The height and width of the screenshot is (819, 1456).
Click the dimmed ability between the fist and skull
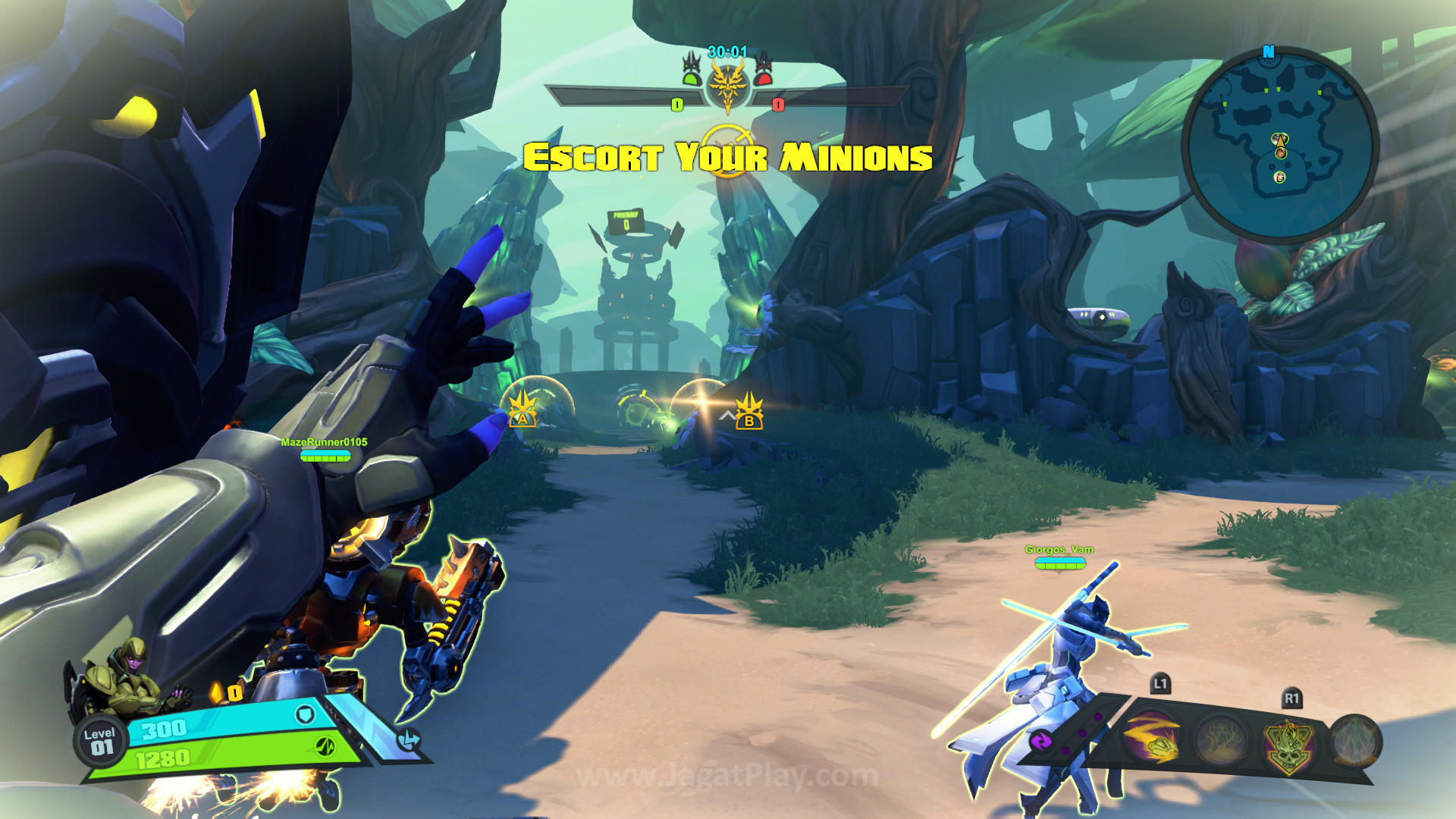(x=1220, y=740)
